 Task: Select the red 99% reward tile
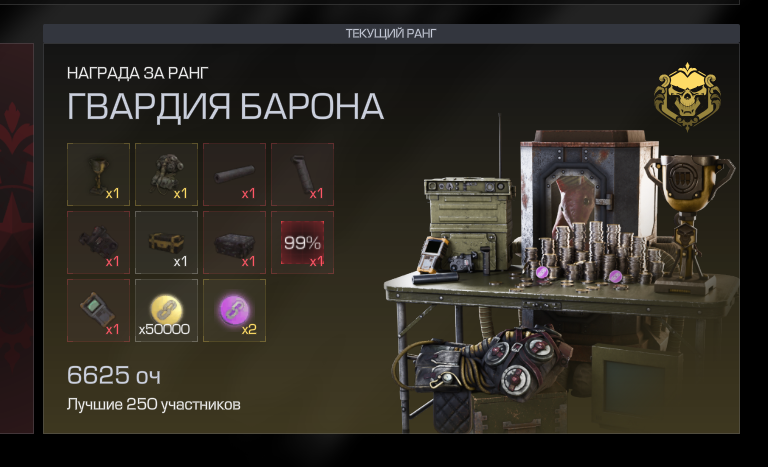[x=302, y=242]
